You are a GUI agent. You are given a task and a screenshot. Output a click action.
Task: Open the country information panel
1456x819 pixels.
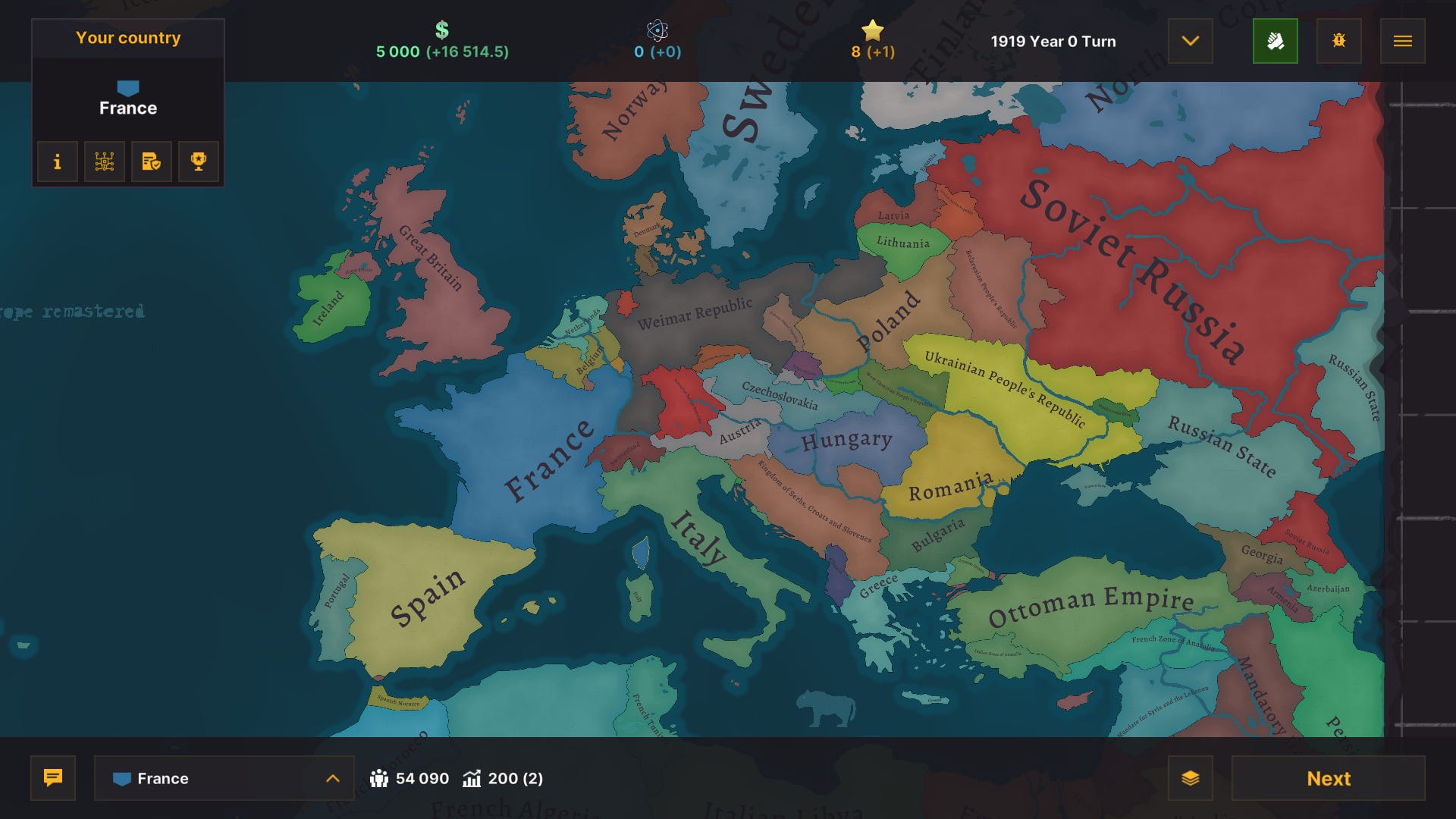pyautogui.click(x=57, y=161)
